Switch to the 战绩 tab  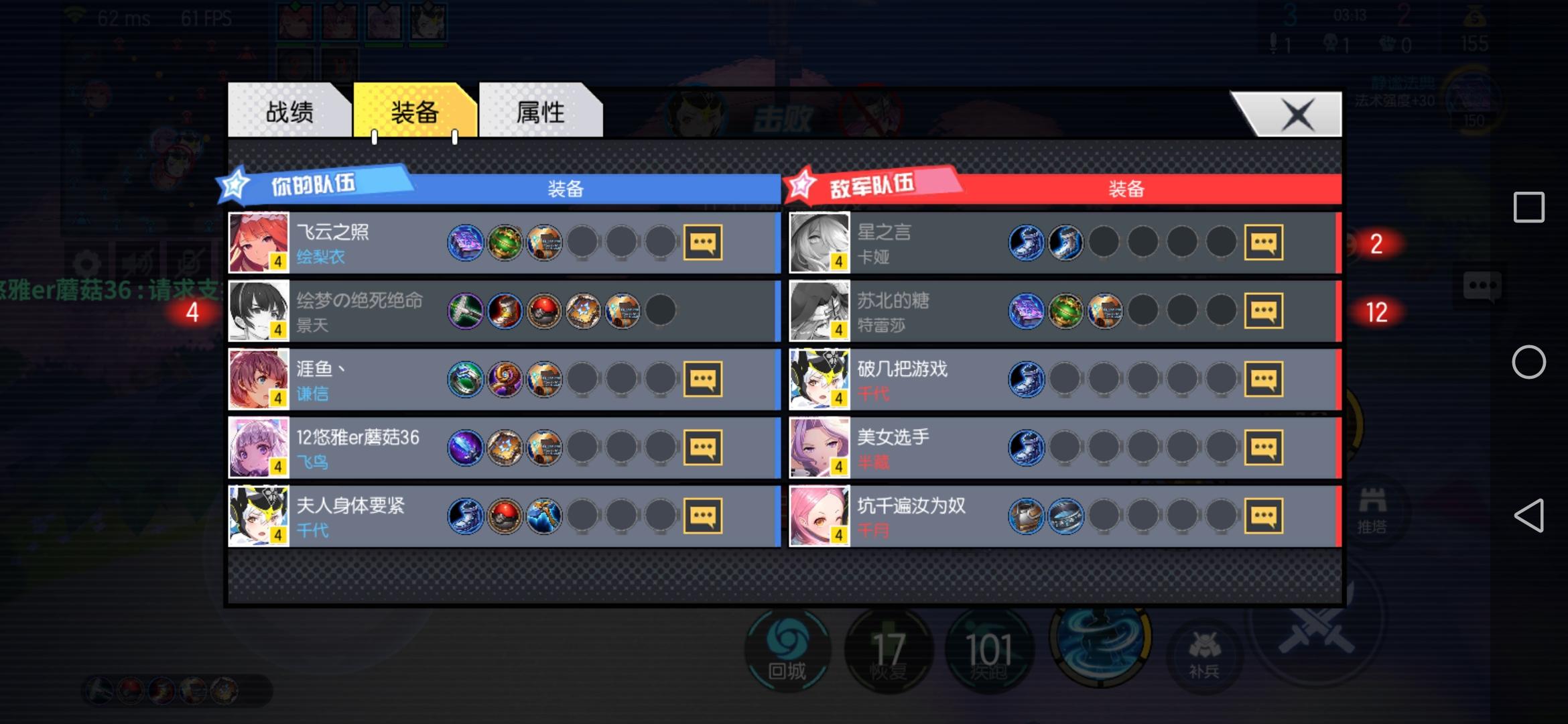coord(291,113)
